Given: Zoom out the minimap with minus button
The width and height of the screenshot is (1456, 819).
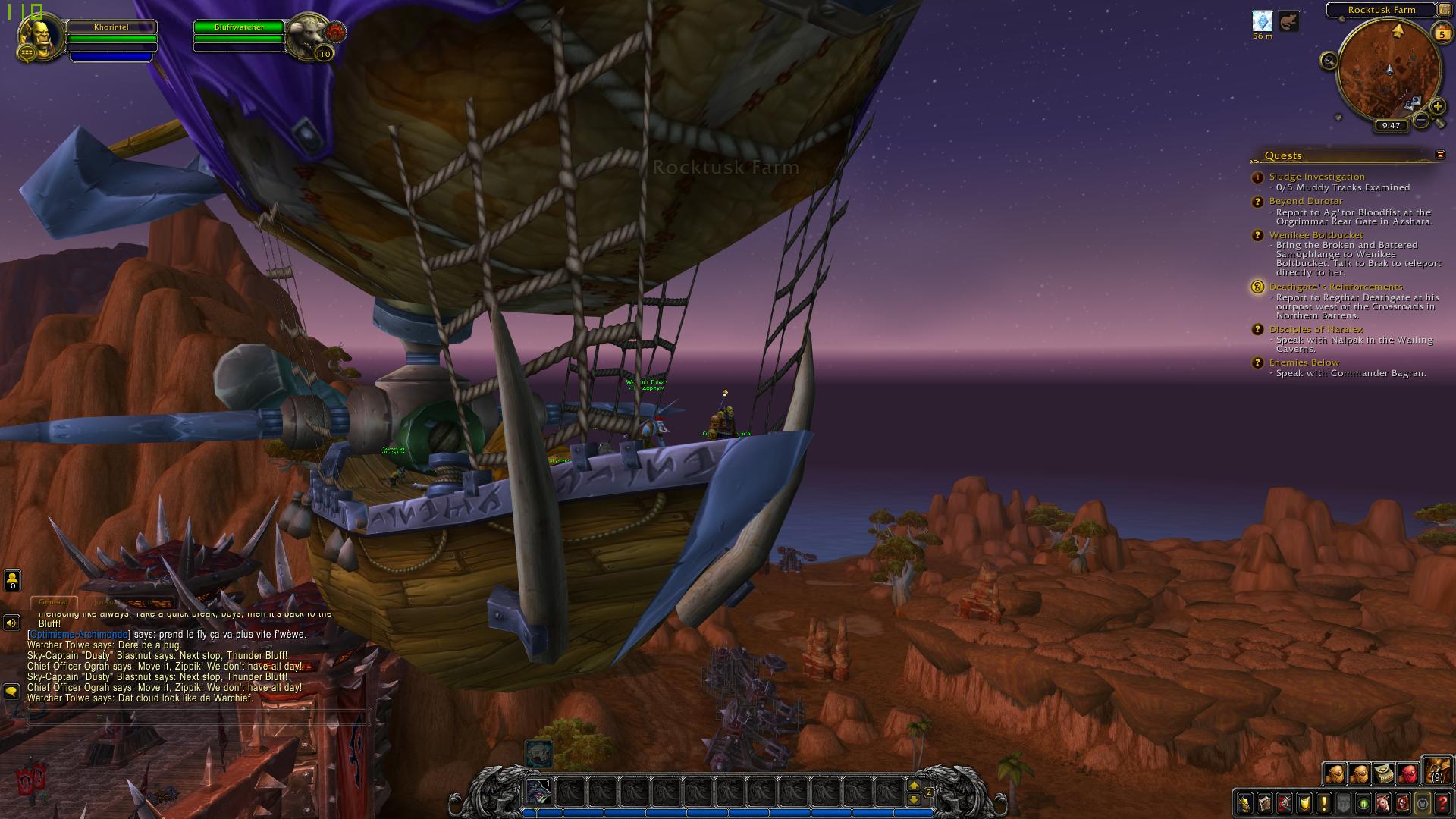Looking at the screenshot, I should click(1422, 120).
